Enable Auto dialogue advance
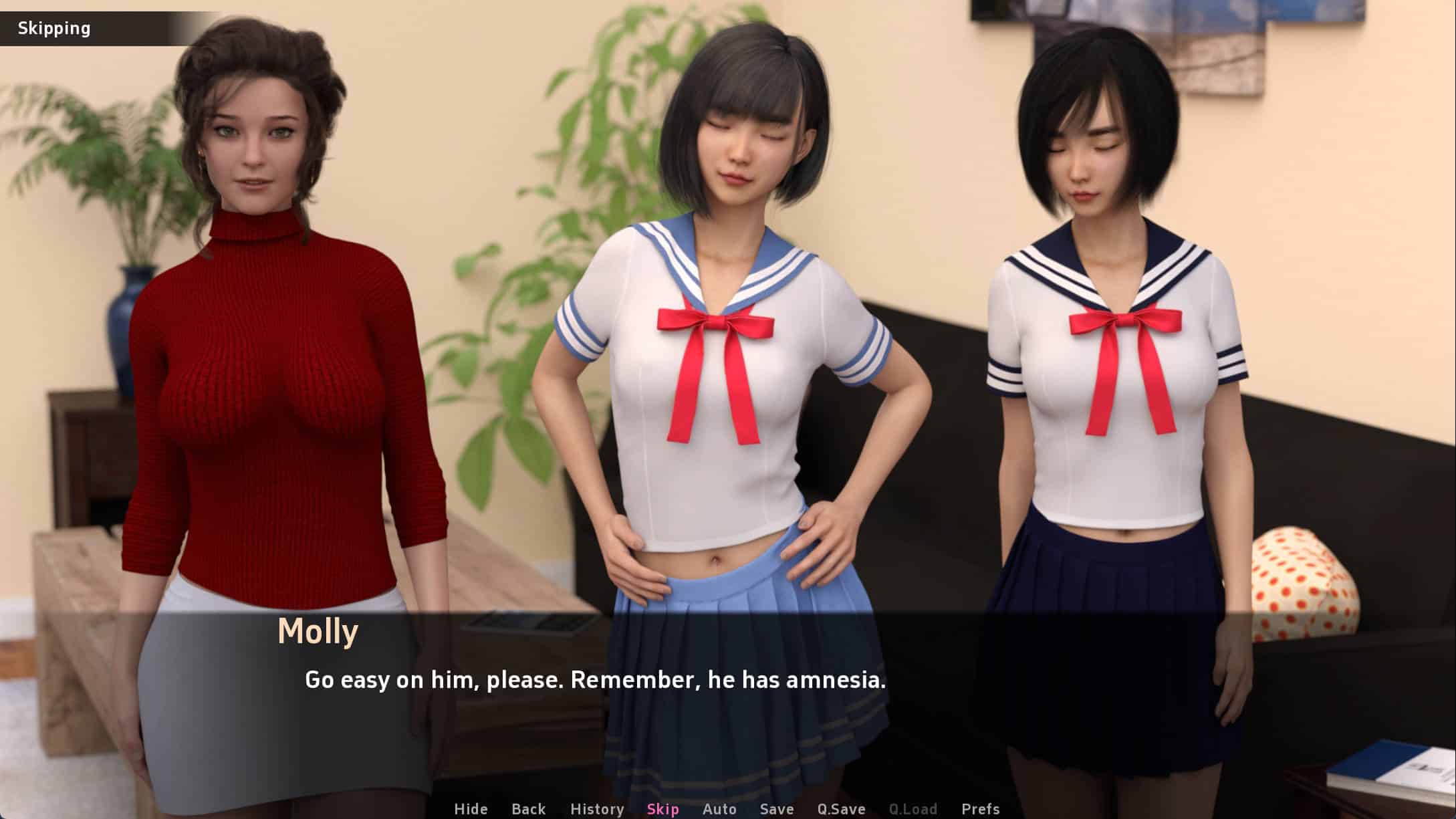Viewport: 1456px width, 819px height. point(719,809)
